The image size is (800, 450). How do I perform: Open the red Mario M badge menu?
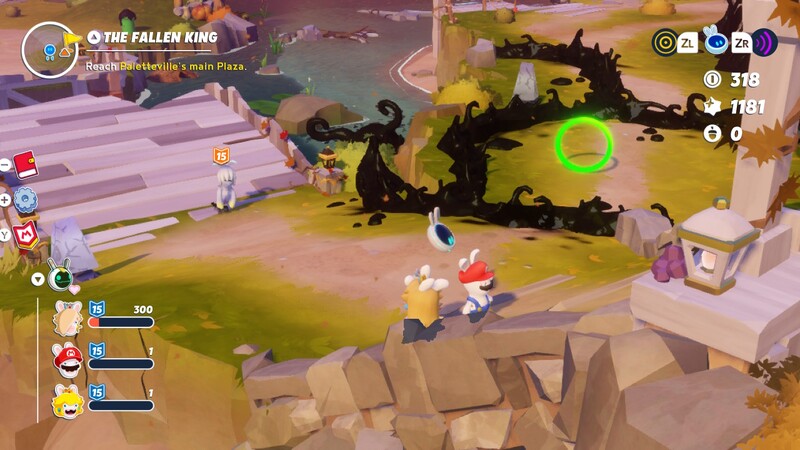[26, 236]
